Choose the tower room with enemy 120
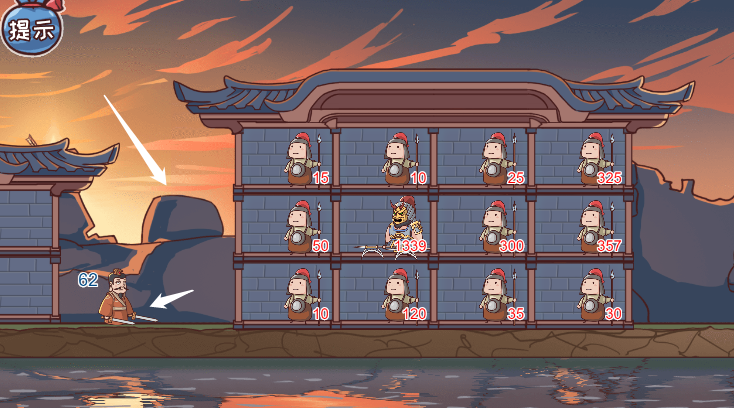Viewport: 734px width, 408px height. coord(385,294)
